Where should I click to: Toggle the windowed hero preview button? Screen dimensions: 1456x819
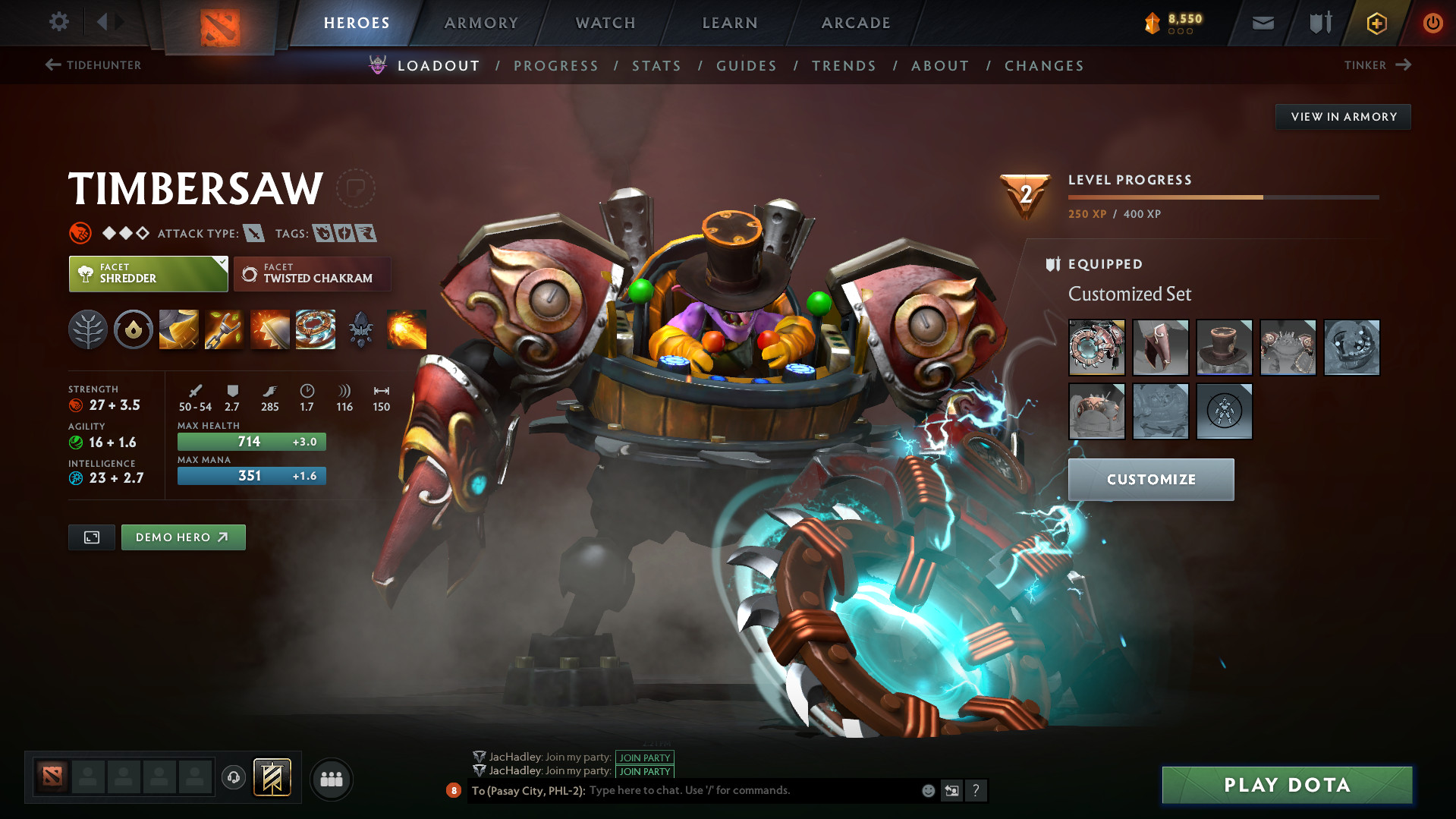(91, 537)
